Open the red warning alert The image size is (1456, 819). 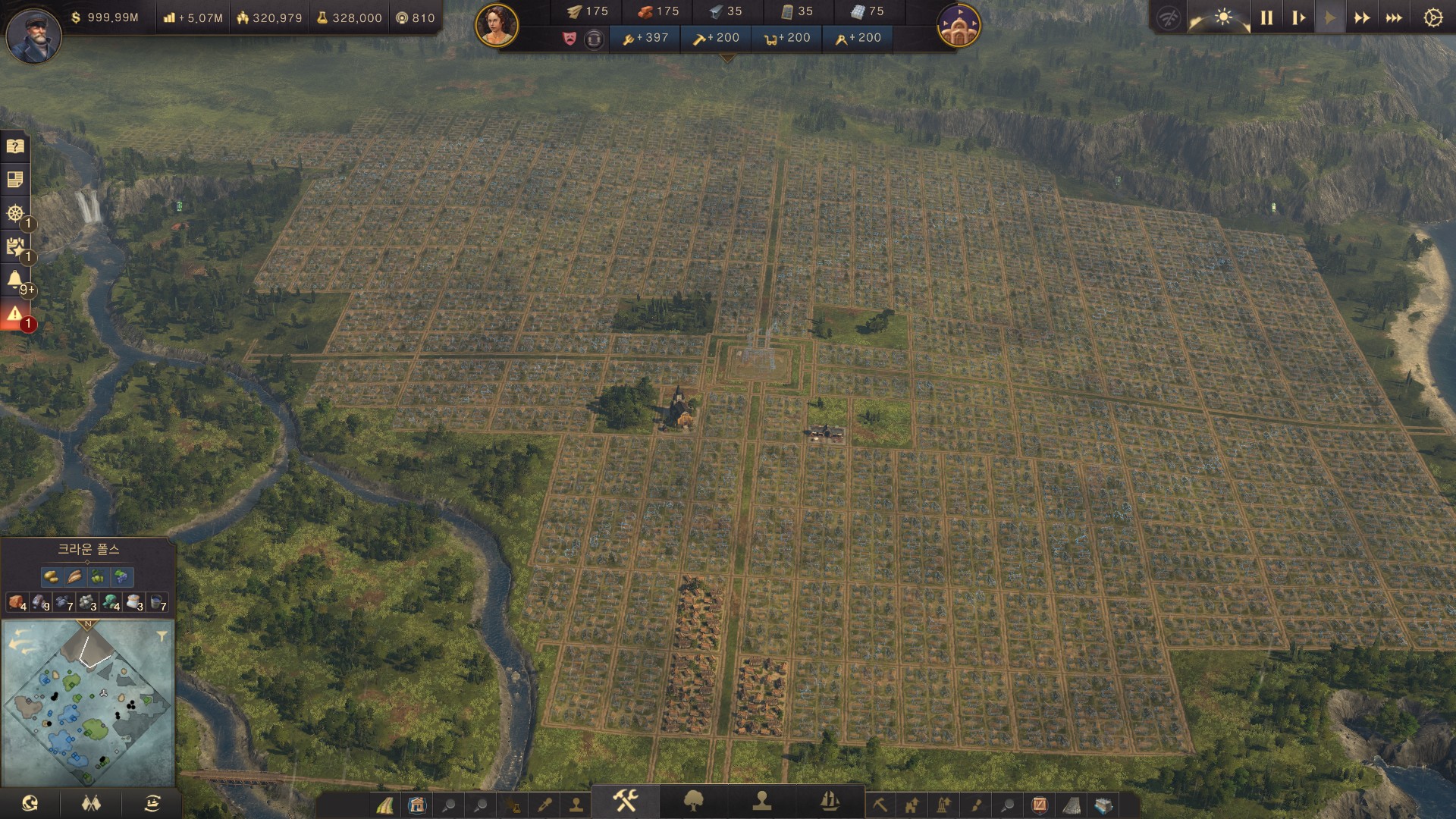[15, 313]
